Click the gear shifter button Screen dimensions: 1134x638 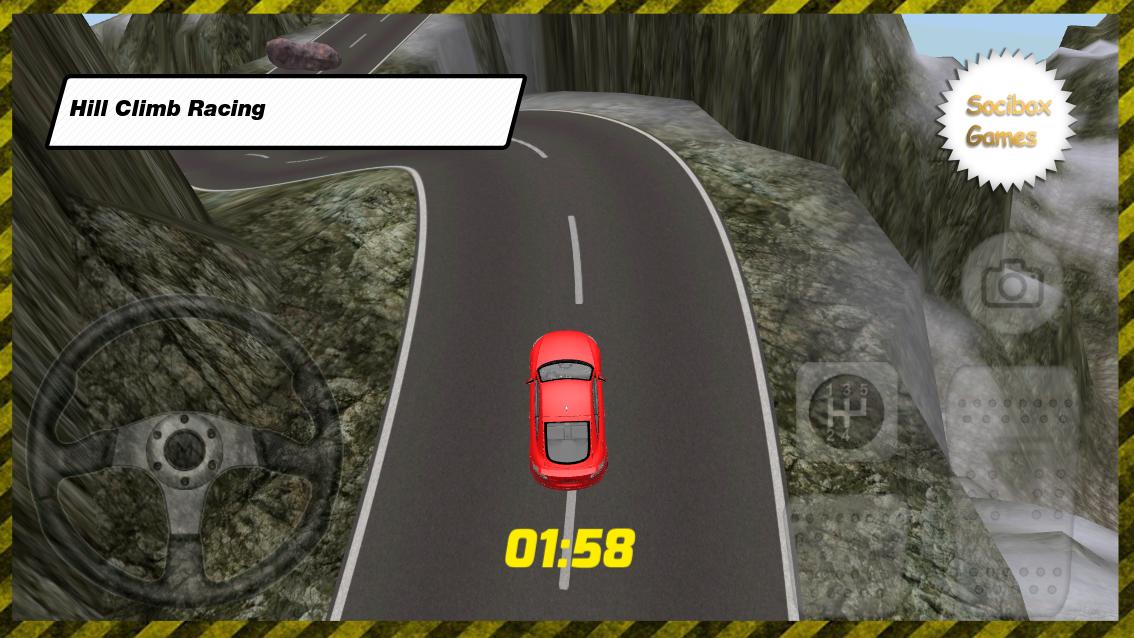pyautogui.click(x=846, y=411)
